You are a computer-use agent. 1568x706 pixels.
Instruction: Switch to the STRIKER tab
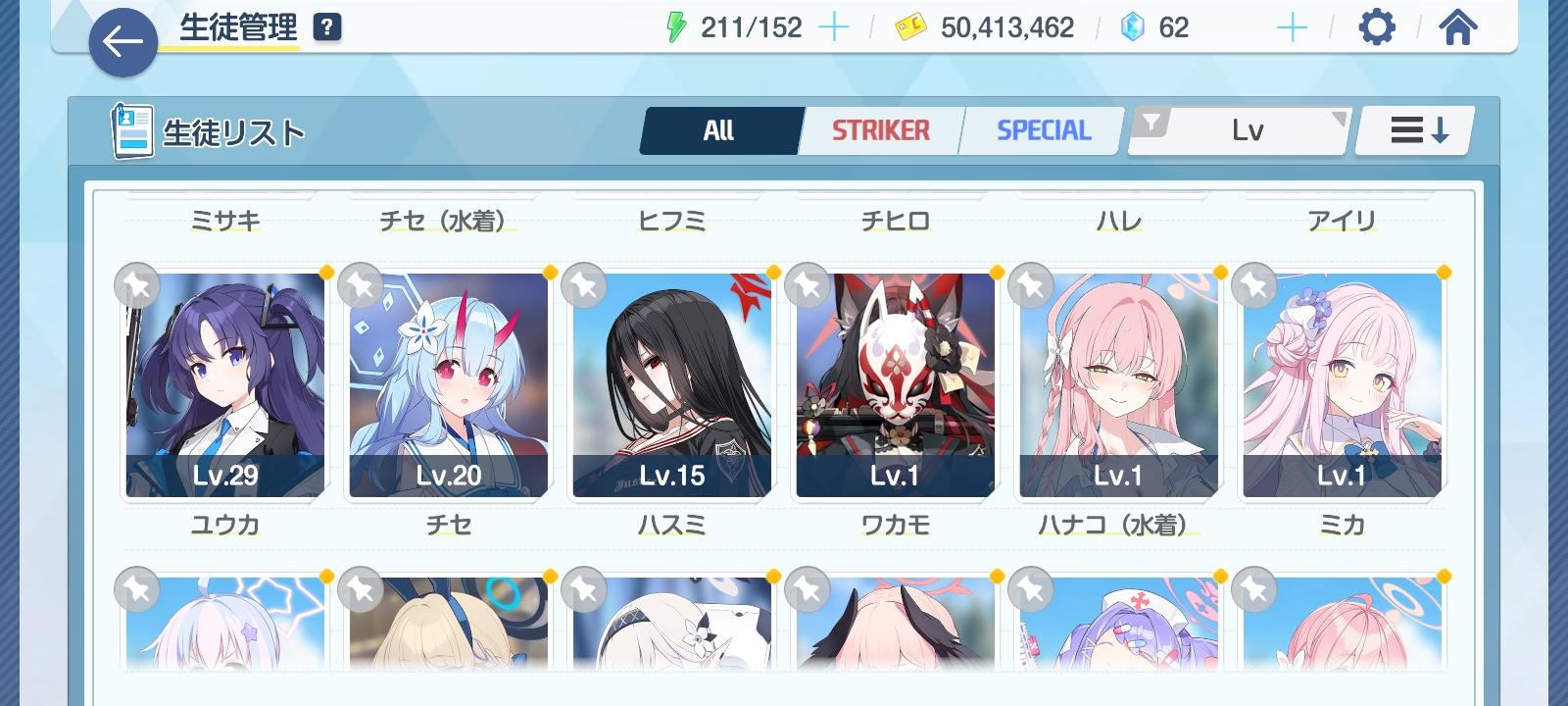click(879, 128)
